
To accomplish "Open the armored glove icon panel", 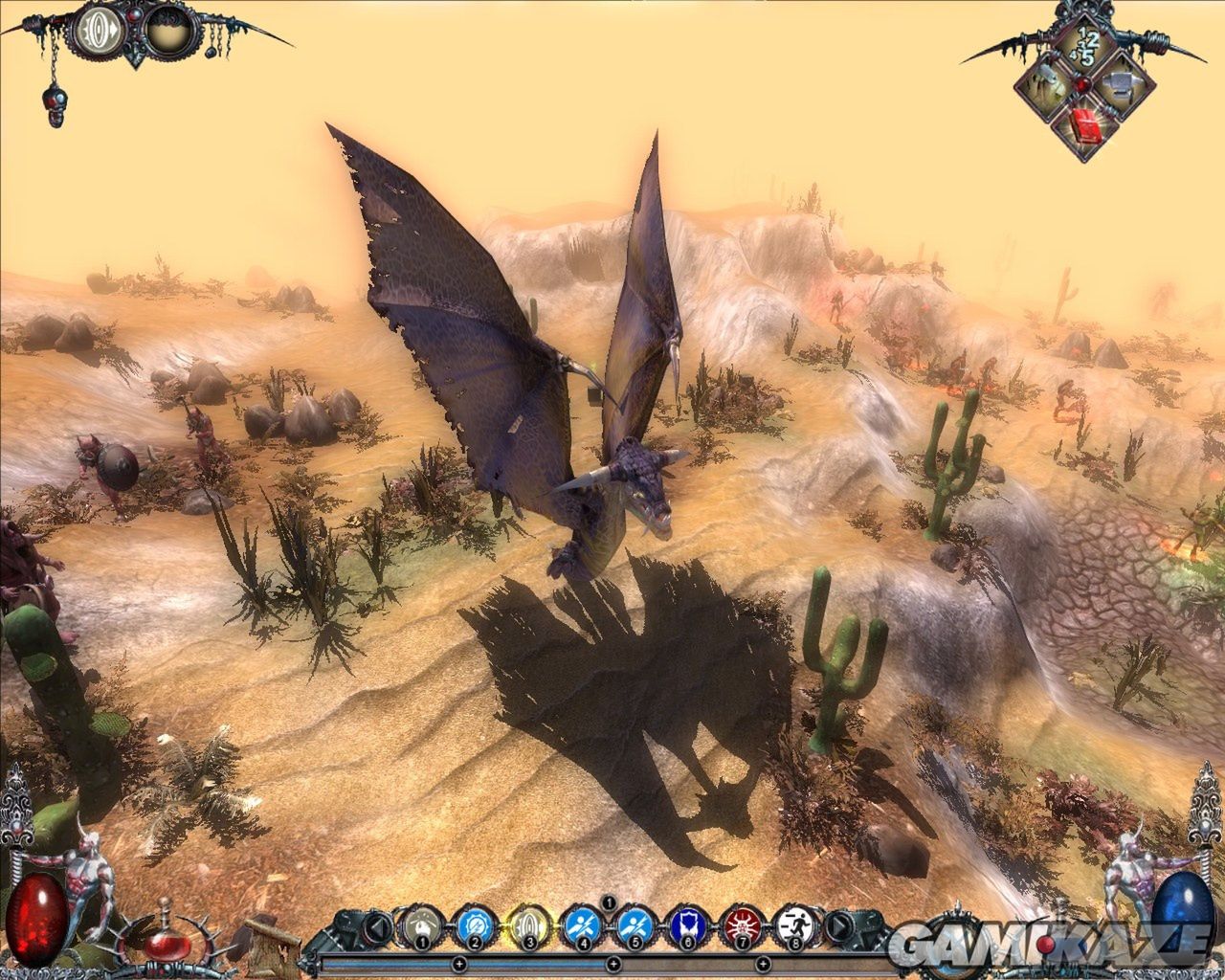I will (1046, 86).
